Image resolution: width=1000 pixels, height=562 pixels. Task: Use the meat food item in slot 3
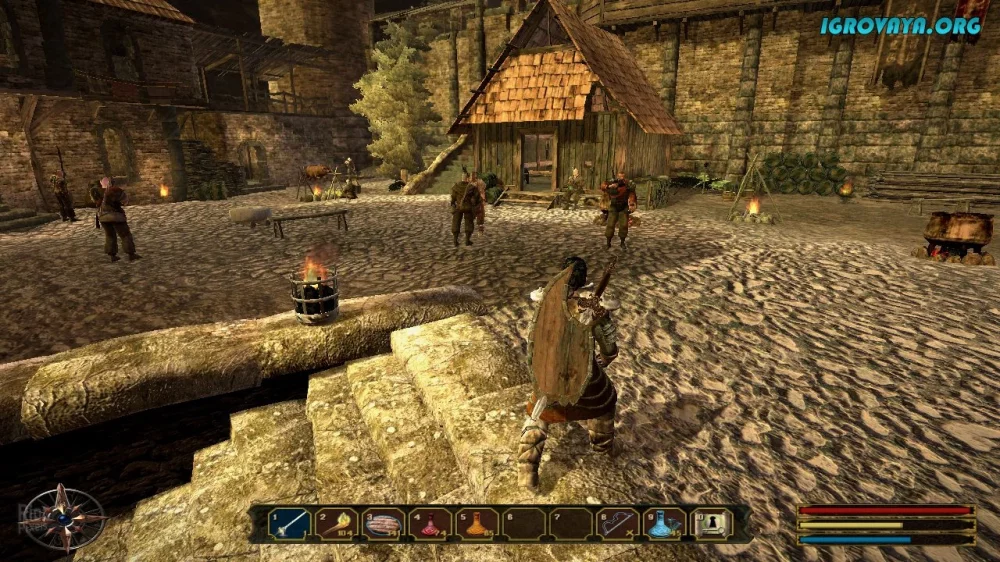(384, 523)
